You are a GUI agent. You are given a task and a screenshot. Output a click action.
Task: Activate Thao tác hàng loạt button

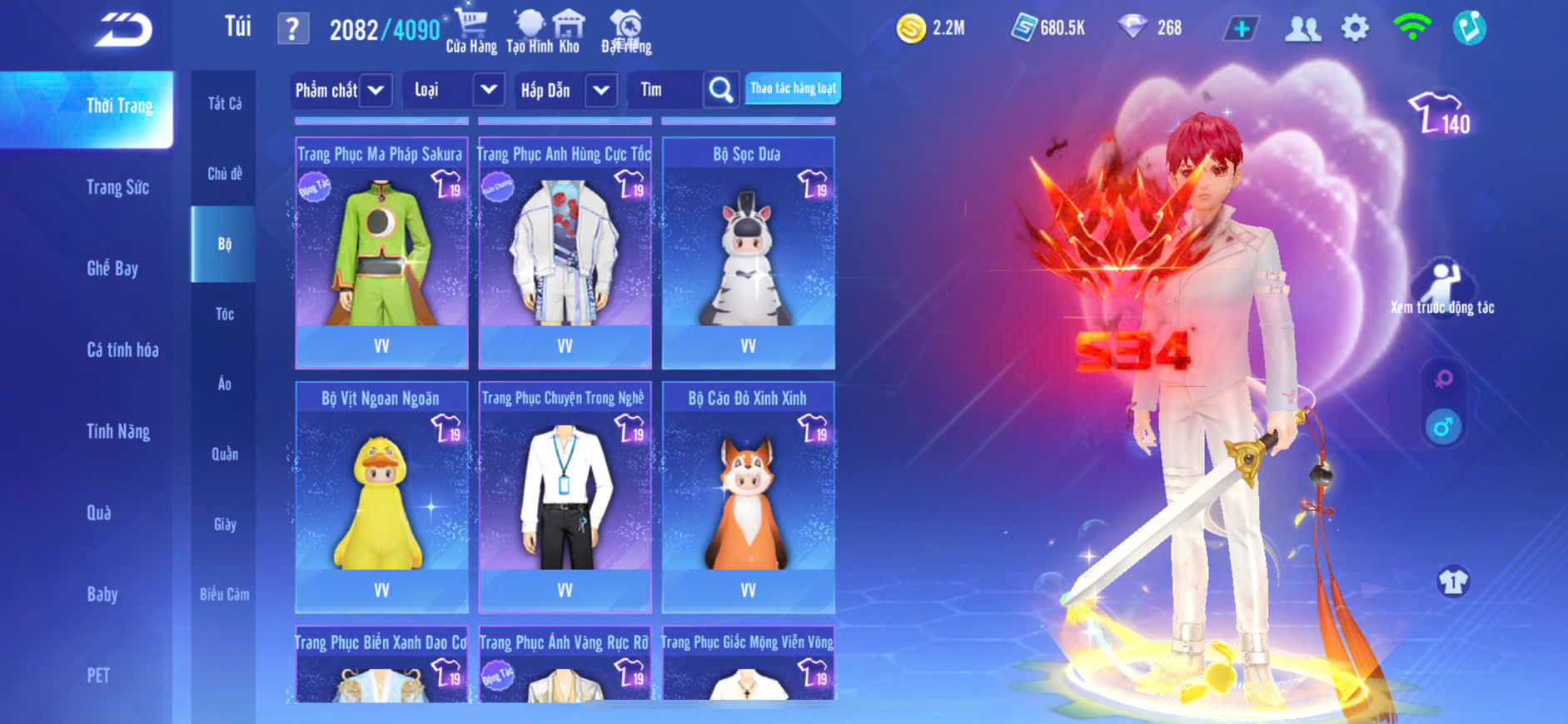tap(793, 88)
